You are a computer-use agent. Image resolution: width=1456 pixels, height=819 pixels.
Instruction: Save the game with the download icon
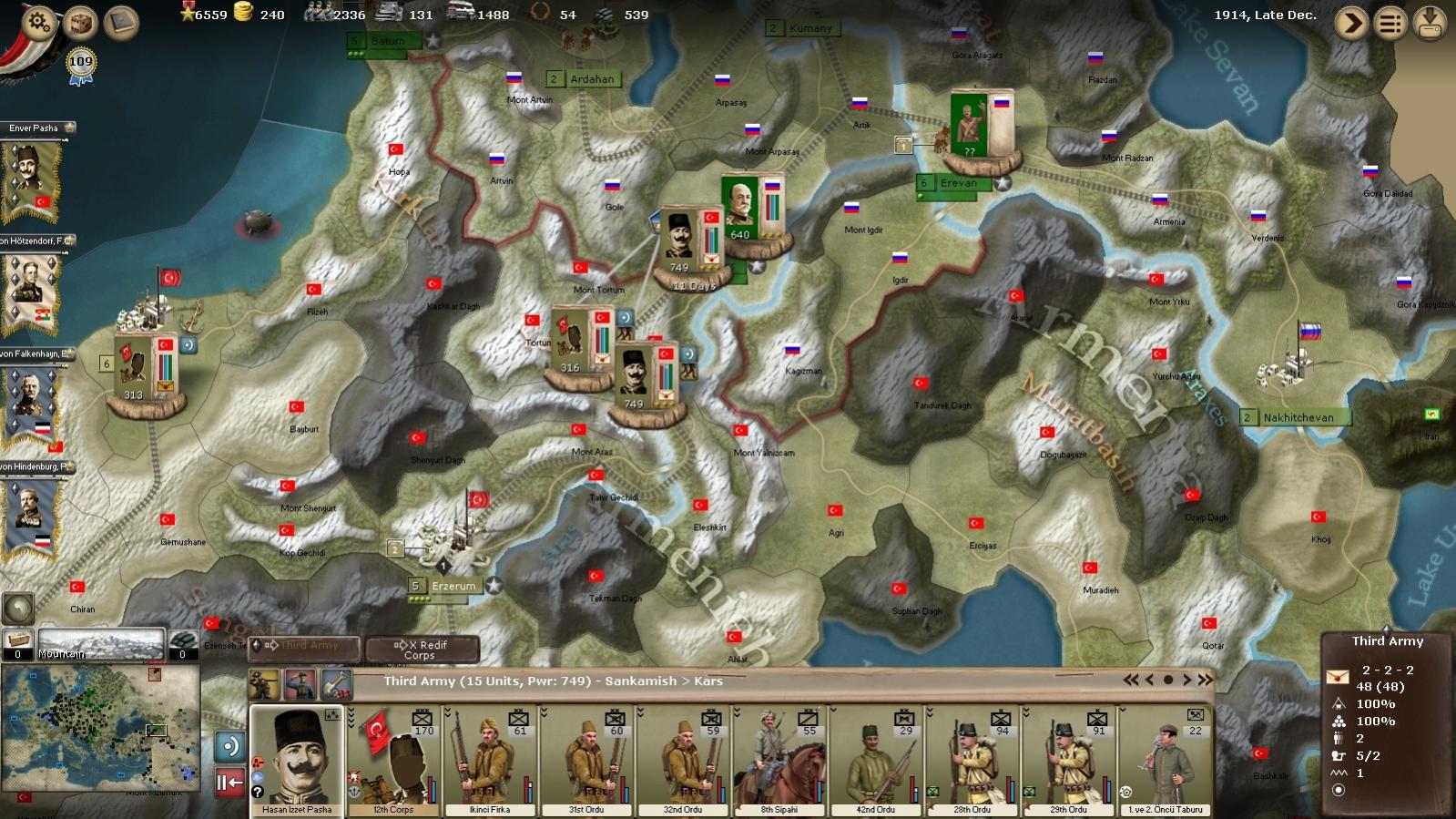1430,22
